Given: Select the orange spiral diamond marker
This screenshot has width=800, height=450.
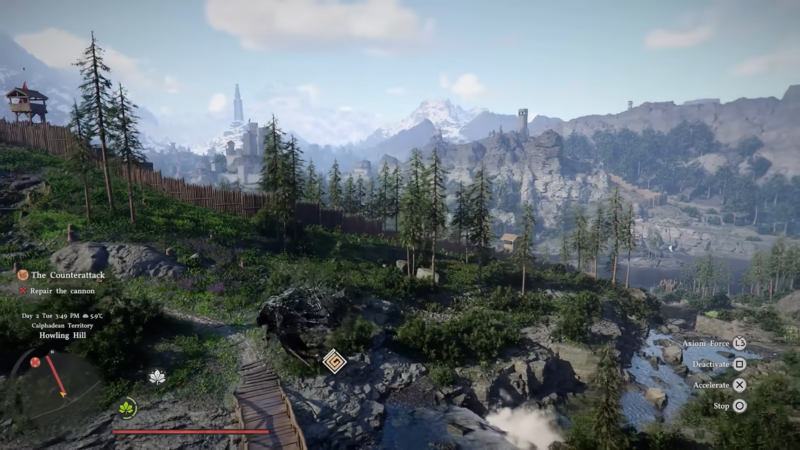Looking at the screenshot, I should (335, 361).
